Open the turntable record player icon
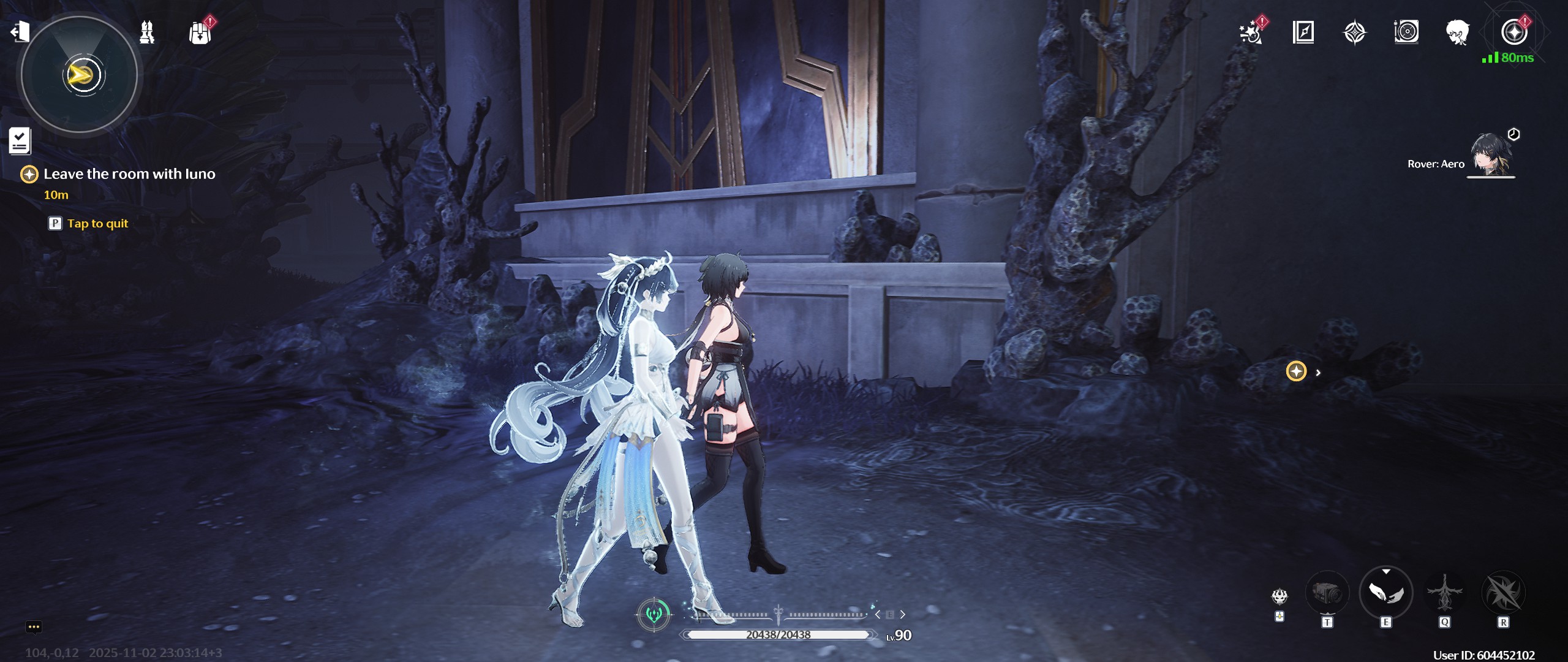 tap(1406, 32)
